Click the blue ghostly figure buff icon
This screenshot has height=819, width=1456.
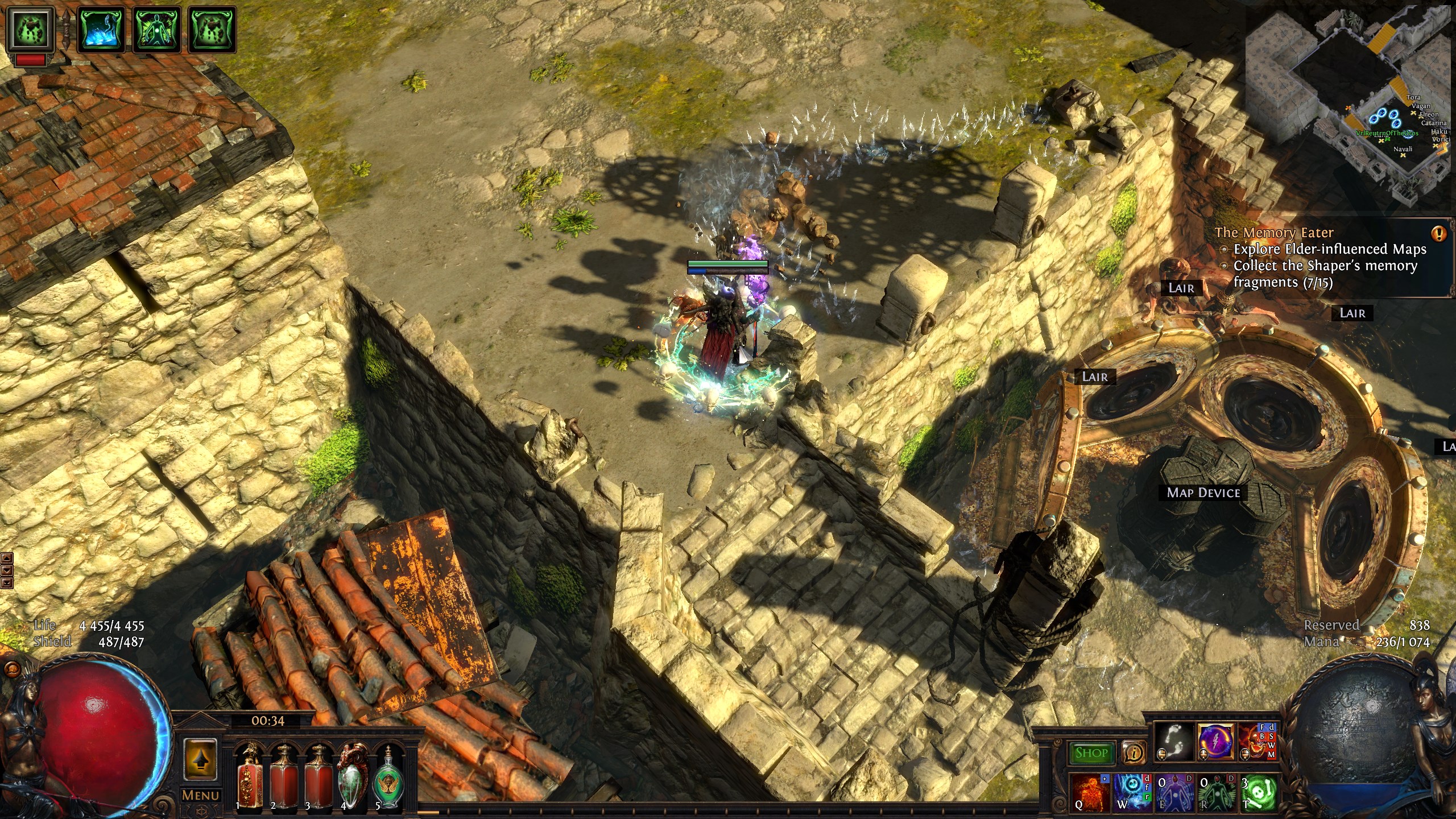101,29
